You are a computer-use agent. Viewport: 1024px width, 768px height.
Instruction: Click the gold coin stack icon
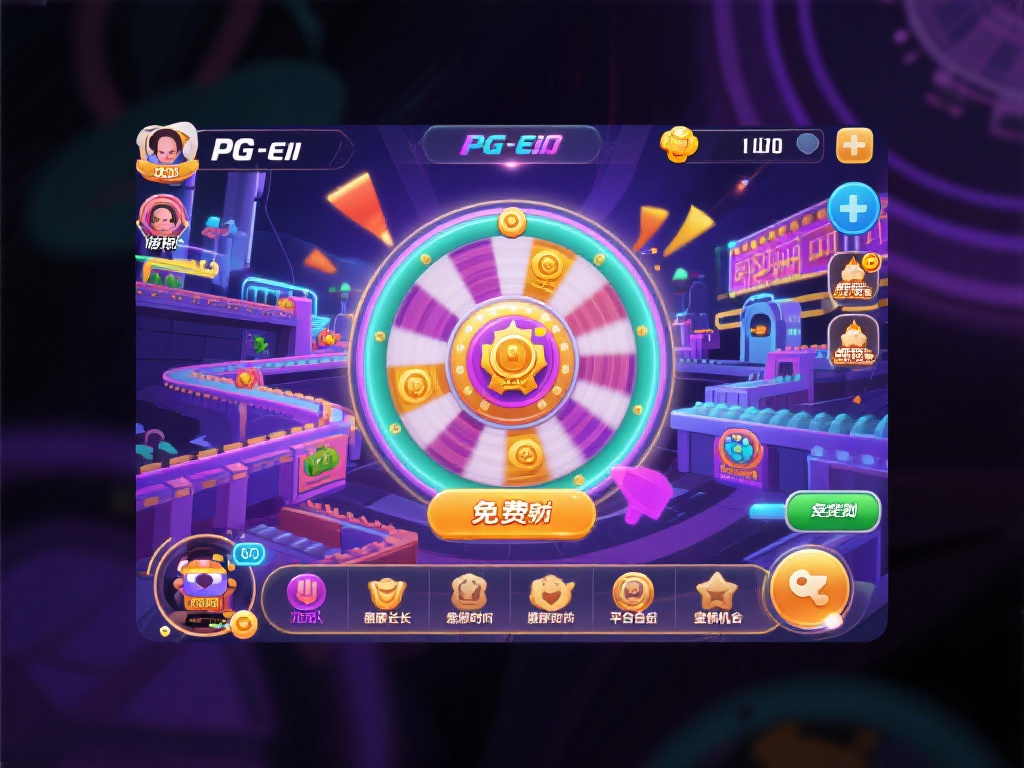[x=679, y=146]
